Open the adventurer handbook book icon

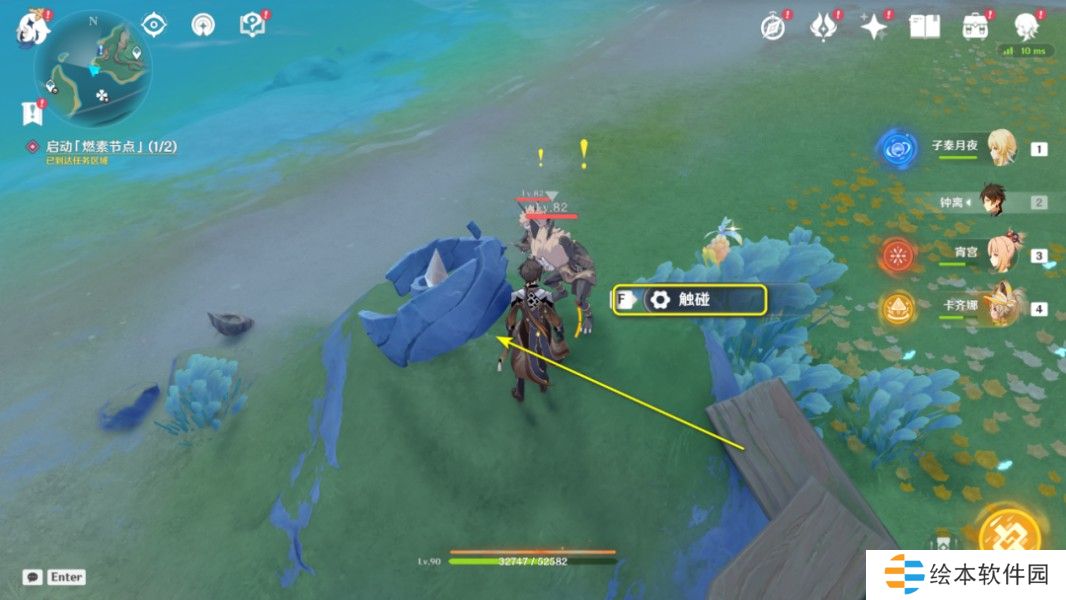(x=923, y=27)
